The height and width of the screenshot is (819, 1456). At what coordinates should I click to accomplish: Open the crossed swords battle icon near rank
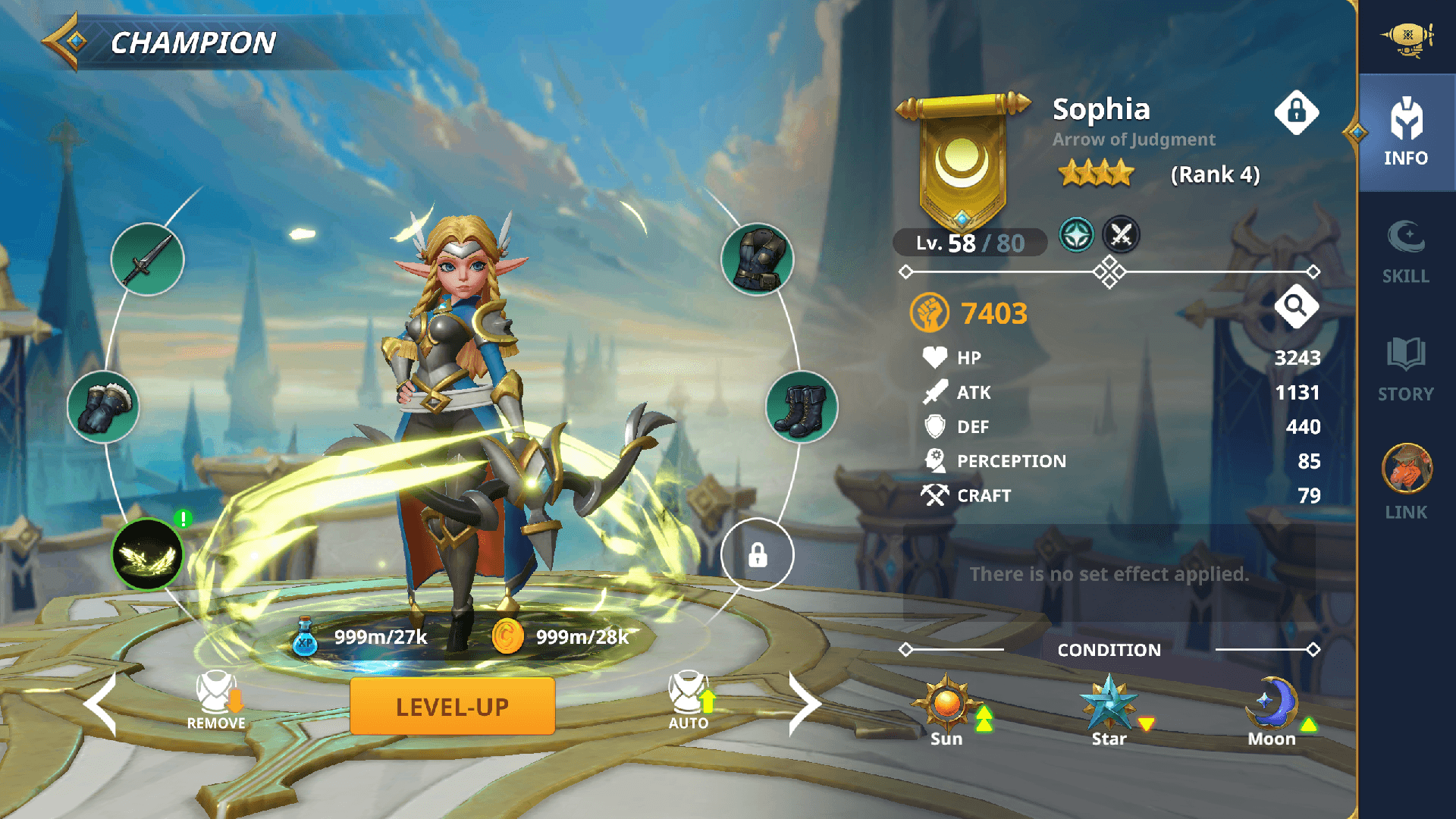[x=1120, y=235]
